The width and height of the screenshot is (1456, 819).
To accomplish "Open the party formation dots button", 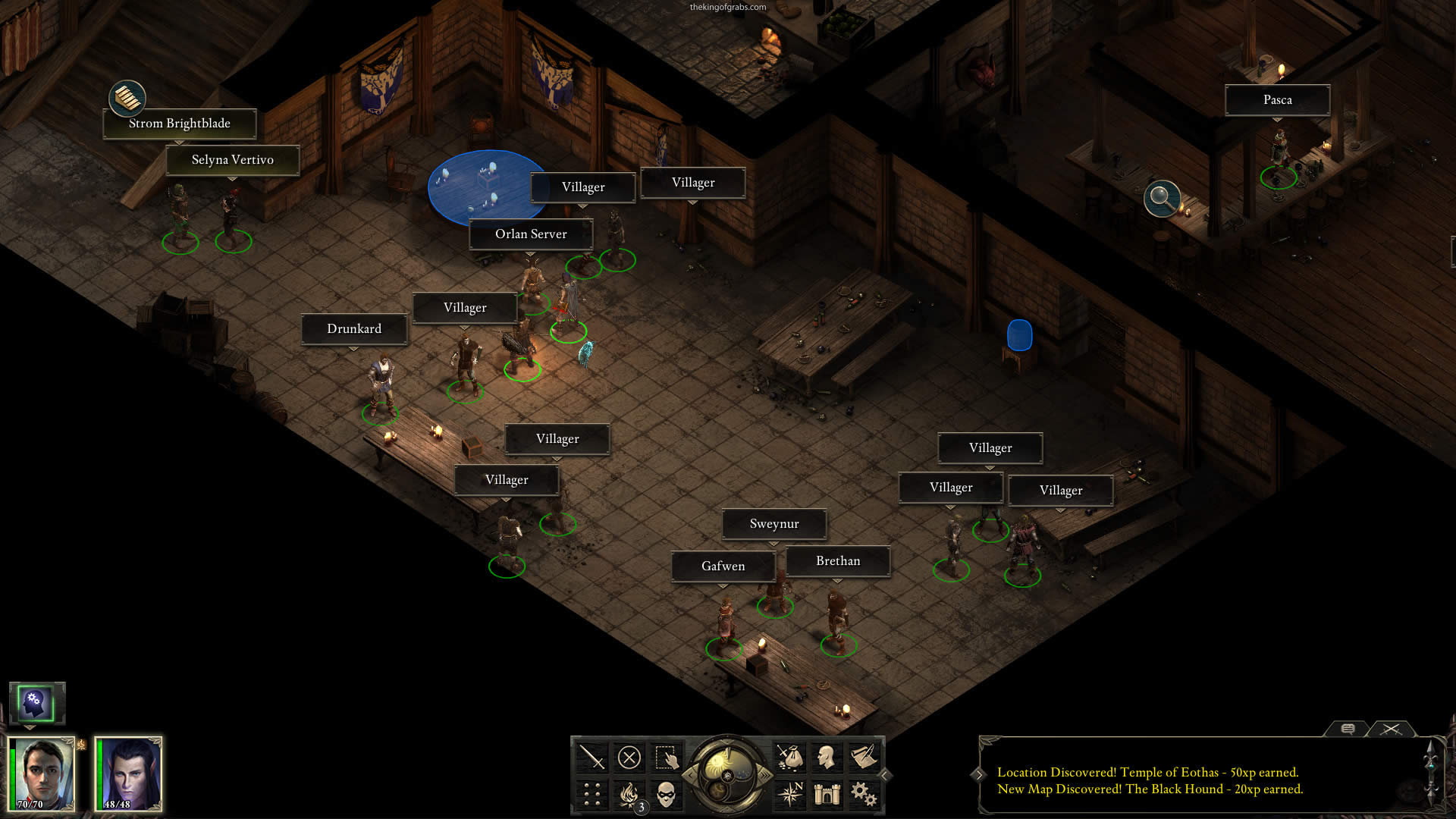I will (591, 794).
